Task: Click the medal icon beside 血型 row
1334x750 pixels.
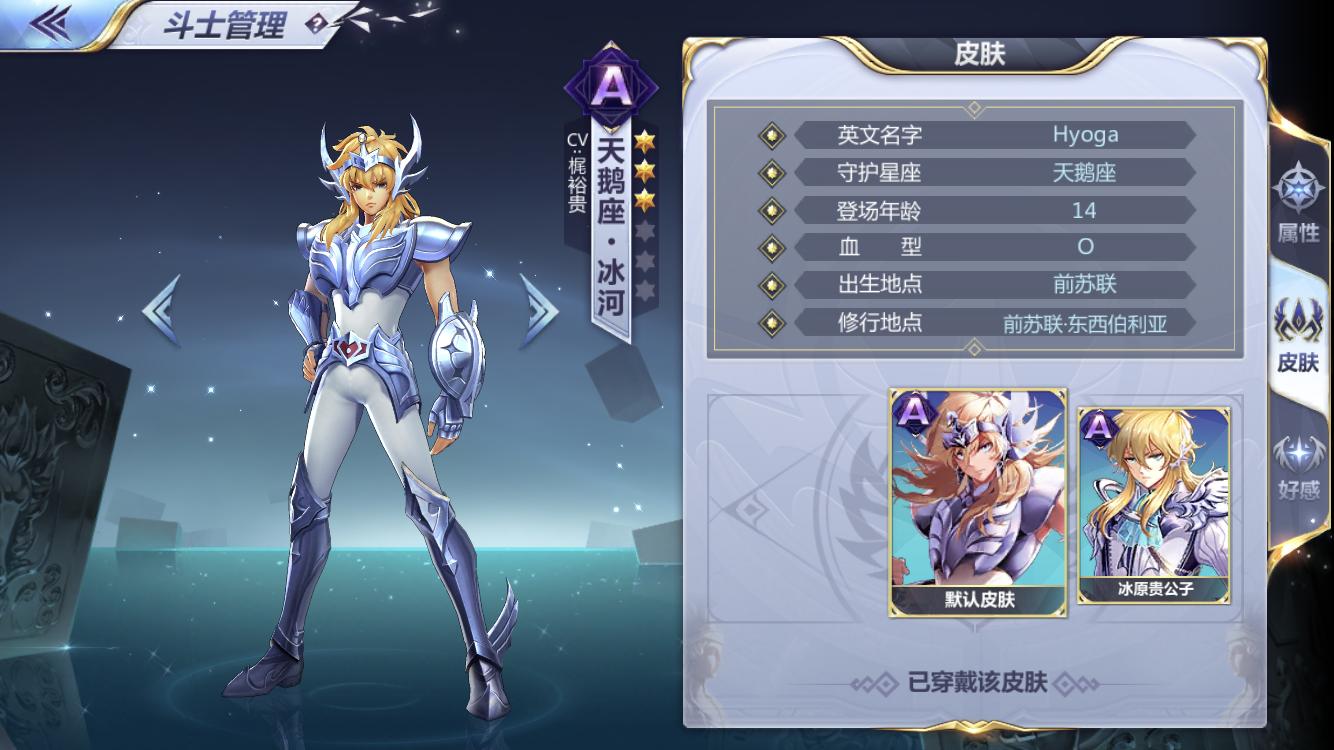Action: pyautogui.click(x=771, y=248)
